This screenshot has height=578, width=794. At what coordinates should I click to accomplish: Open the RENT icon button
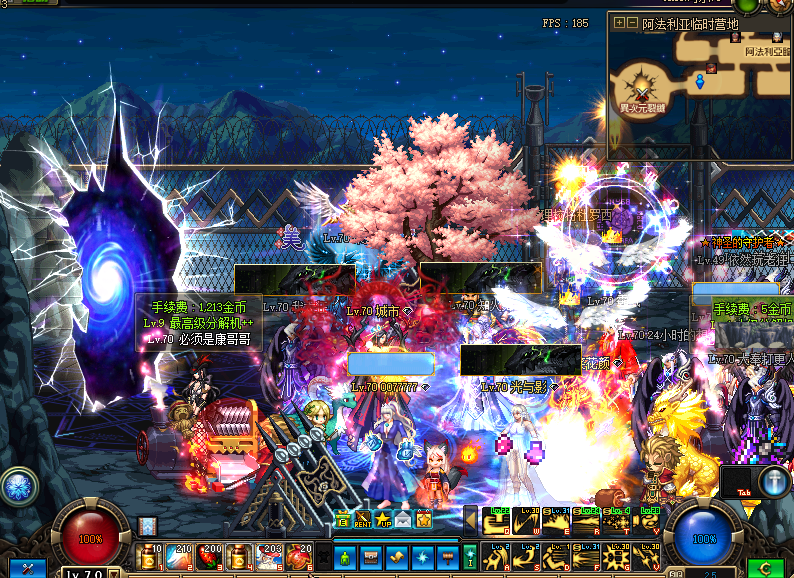tap(363, 519)
